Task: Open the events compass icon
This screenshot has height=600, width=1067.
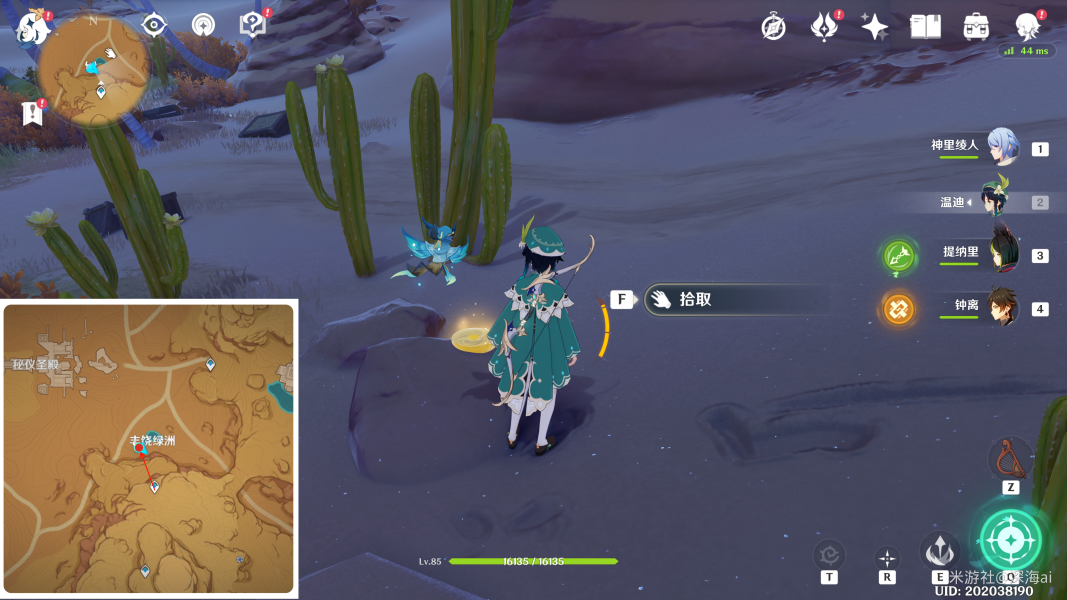Action: pos(773,27)
